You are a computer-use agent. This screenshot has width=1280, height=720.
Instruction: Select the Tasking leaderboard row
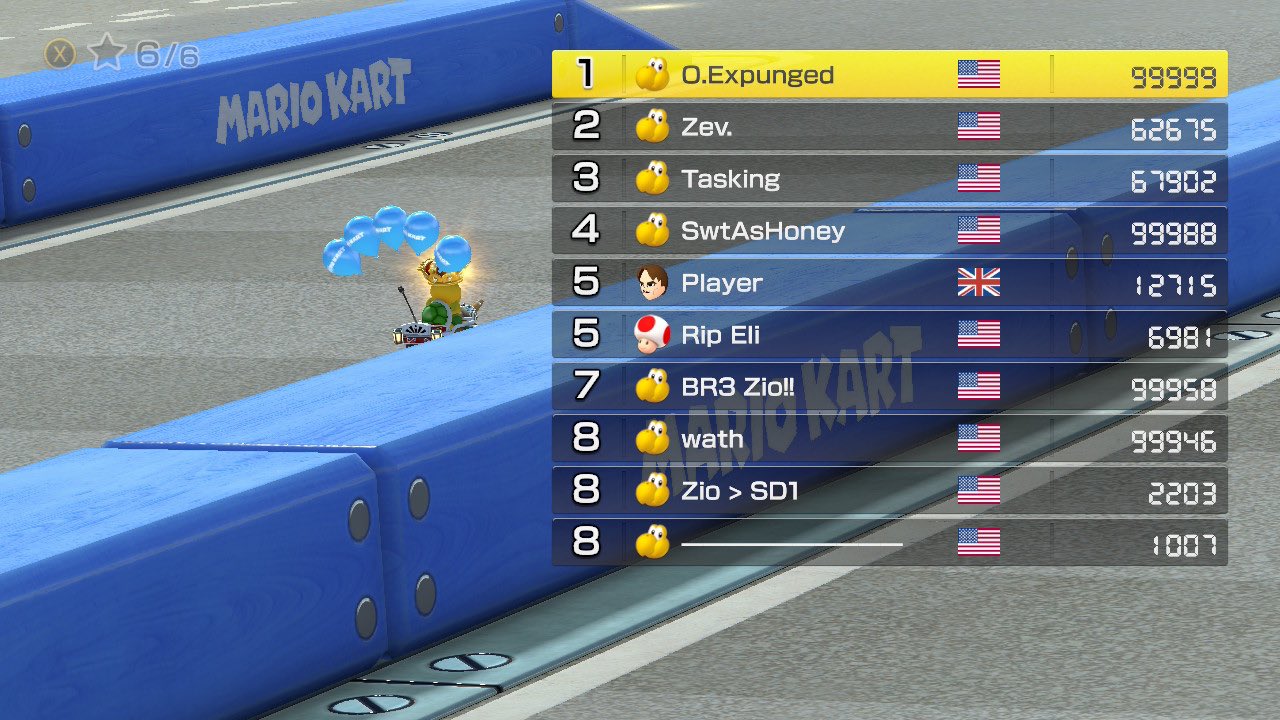pos(889,179)
